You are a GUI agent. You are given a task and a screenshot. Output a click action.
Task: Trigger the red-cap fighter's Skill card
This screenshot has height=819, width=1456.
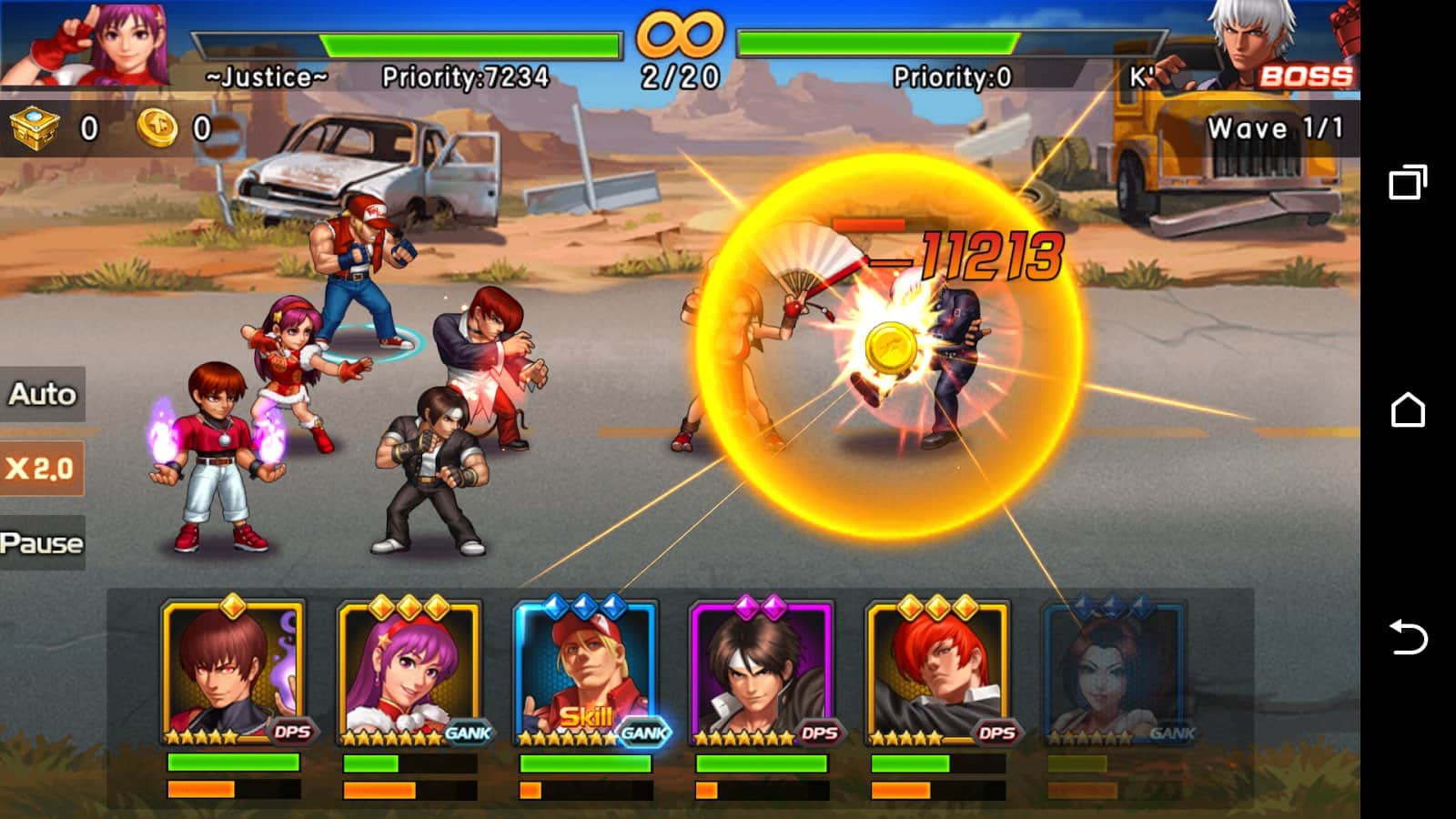586,673
